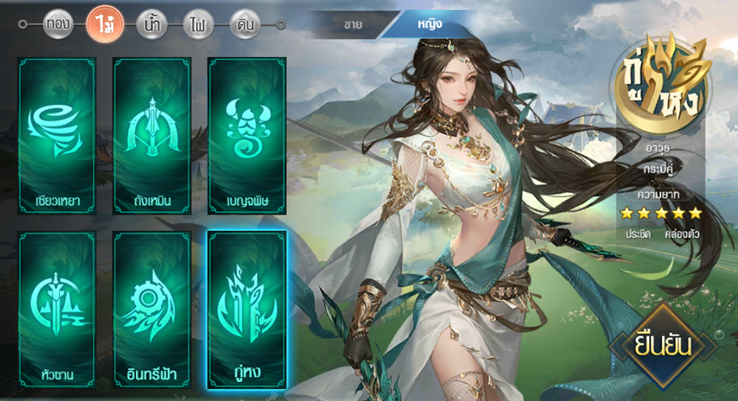Open the ไฟ (fire) element tab
The image size is (738, 401).
coord(198,24)
